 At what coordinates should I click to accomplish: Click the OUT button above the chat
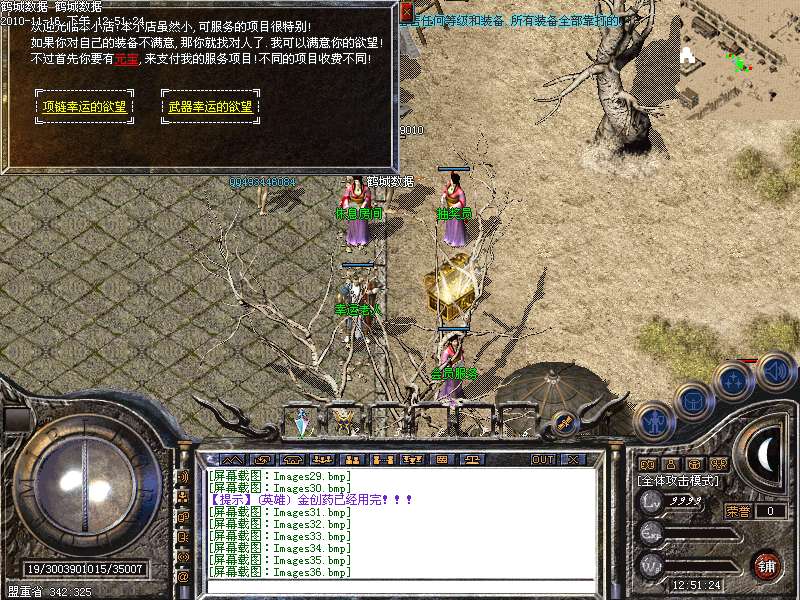(x=543, y=459)
